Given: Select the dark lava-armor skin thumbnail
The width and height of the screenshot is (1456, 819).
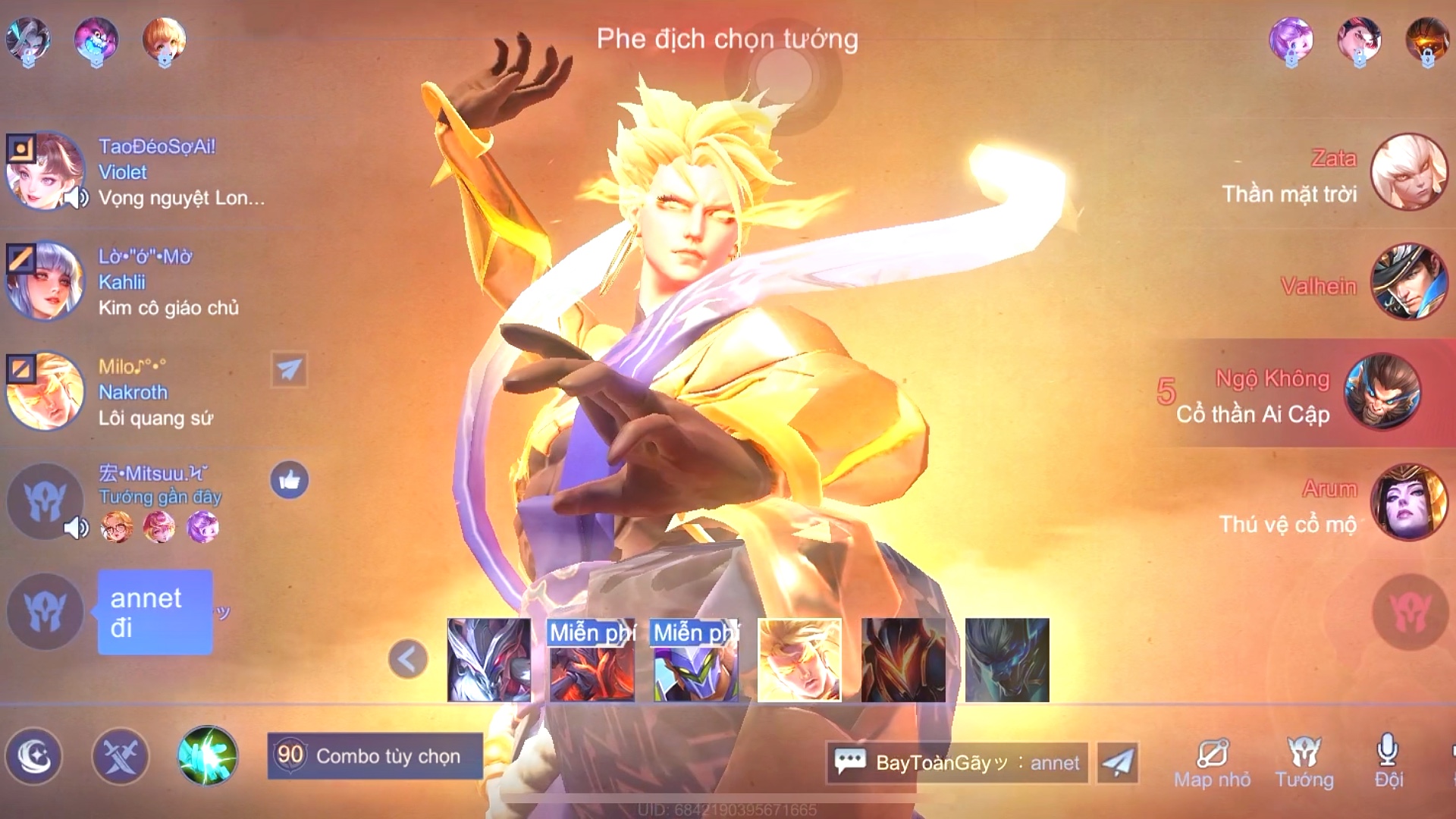Looking at the screenshot, I should [x=903, y=660].
